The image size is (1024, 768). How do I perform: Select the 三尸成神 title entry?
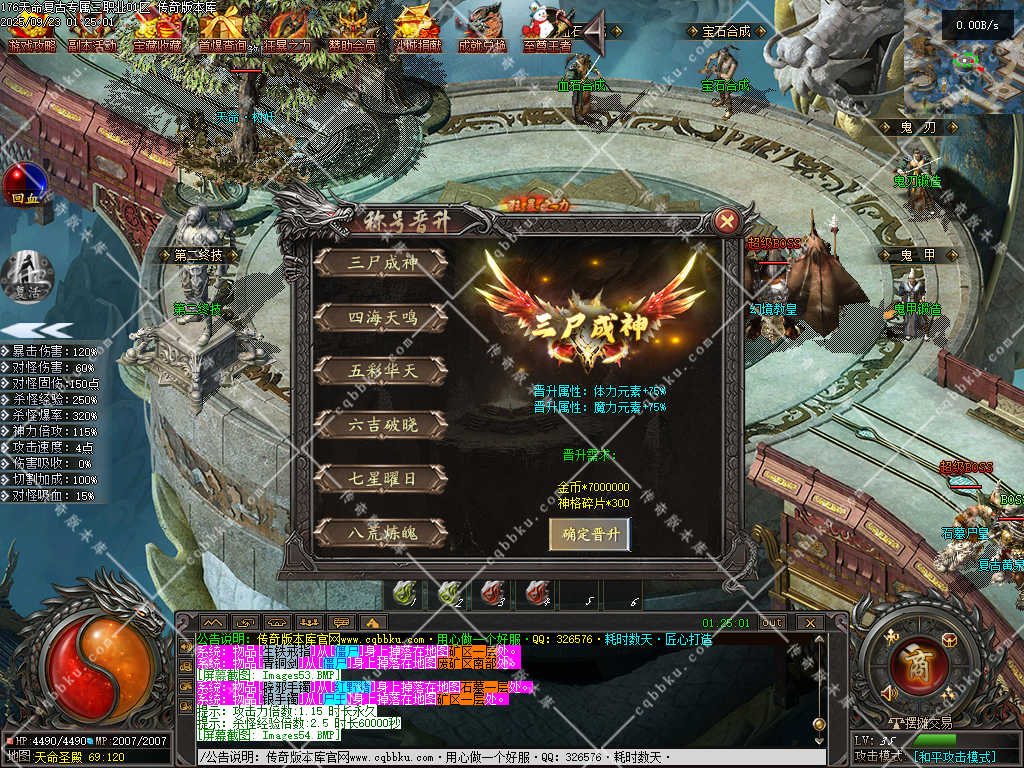(381, 263)
